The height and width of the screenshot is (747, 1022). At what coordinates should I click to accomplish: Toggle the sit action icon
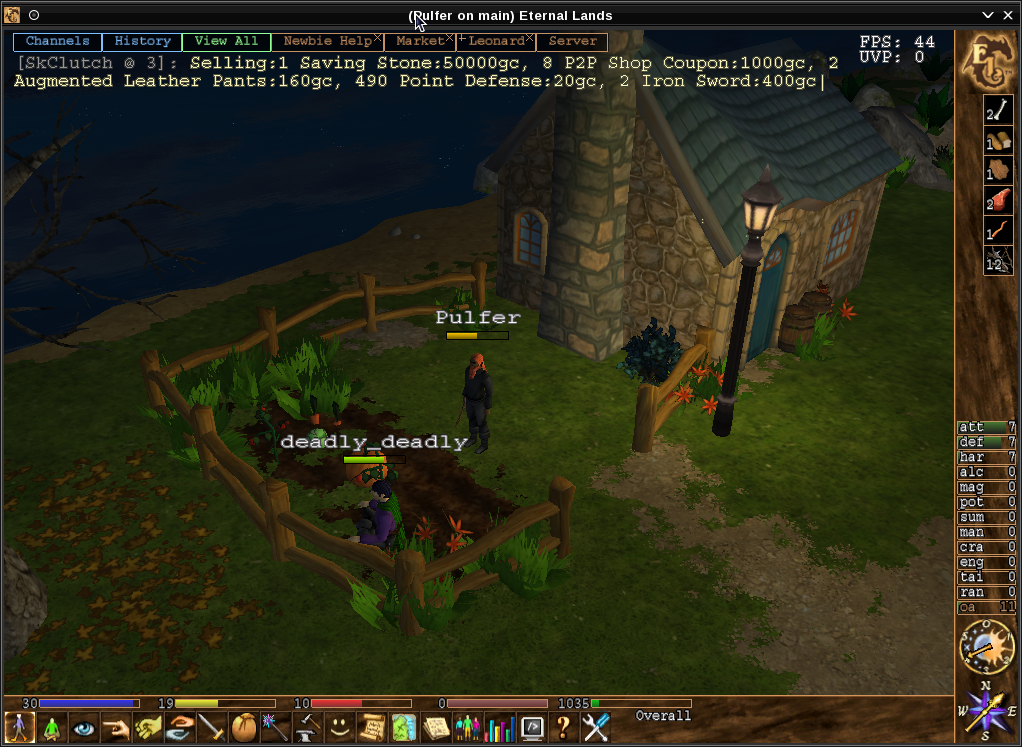coord(51,727)
